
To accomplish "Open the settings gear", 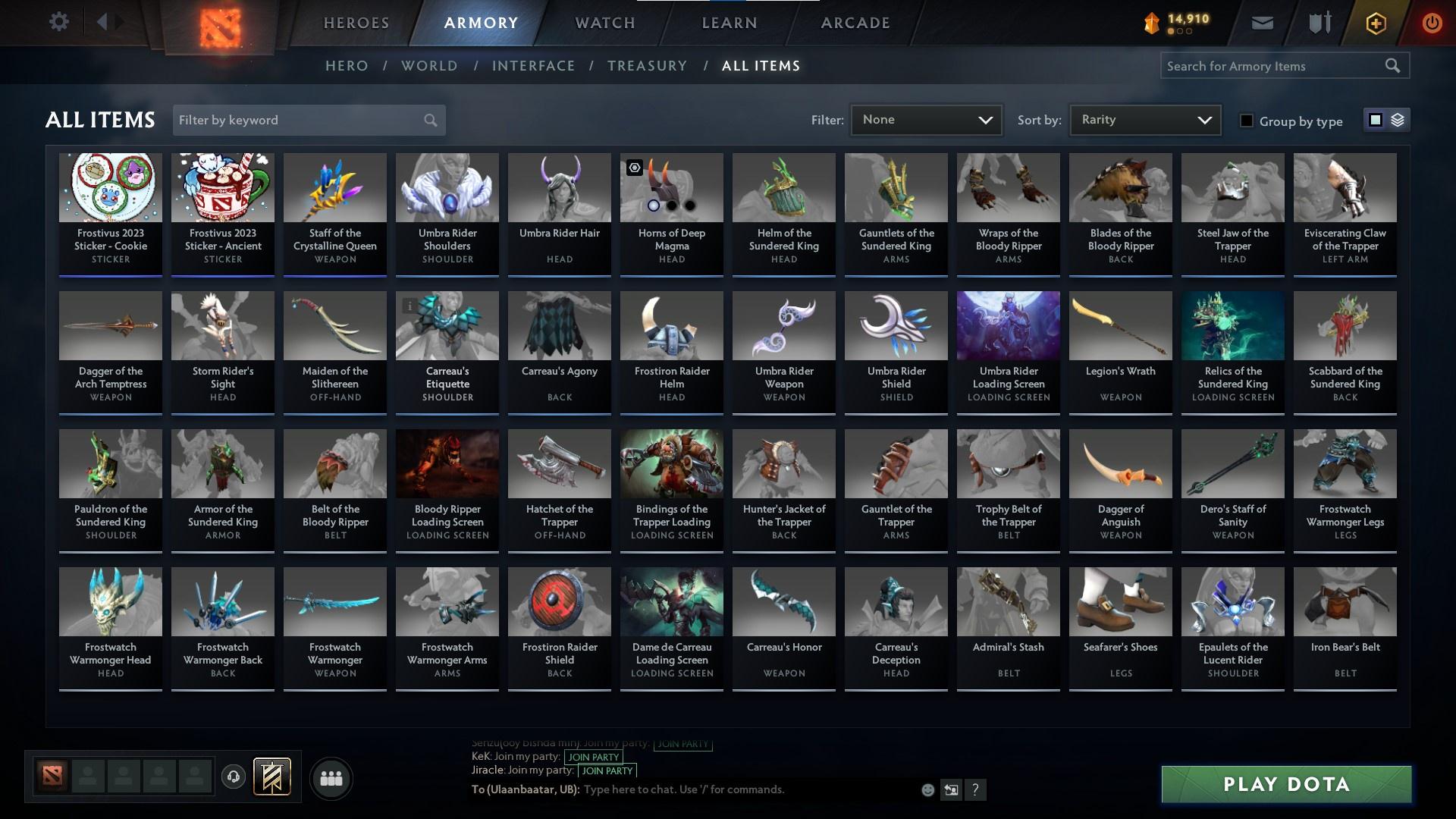I will click(59, 21).
